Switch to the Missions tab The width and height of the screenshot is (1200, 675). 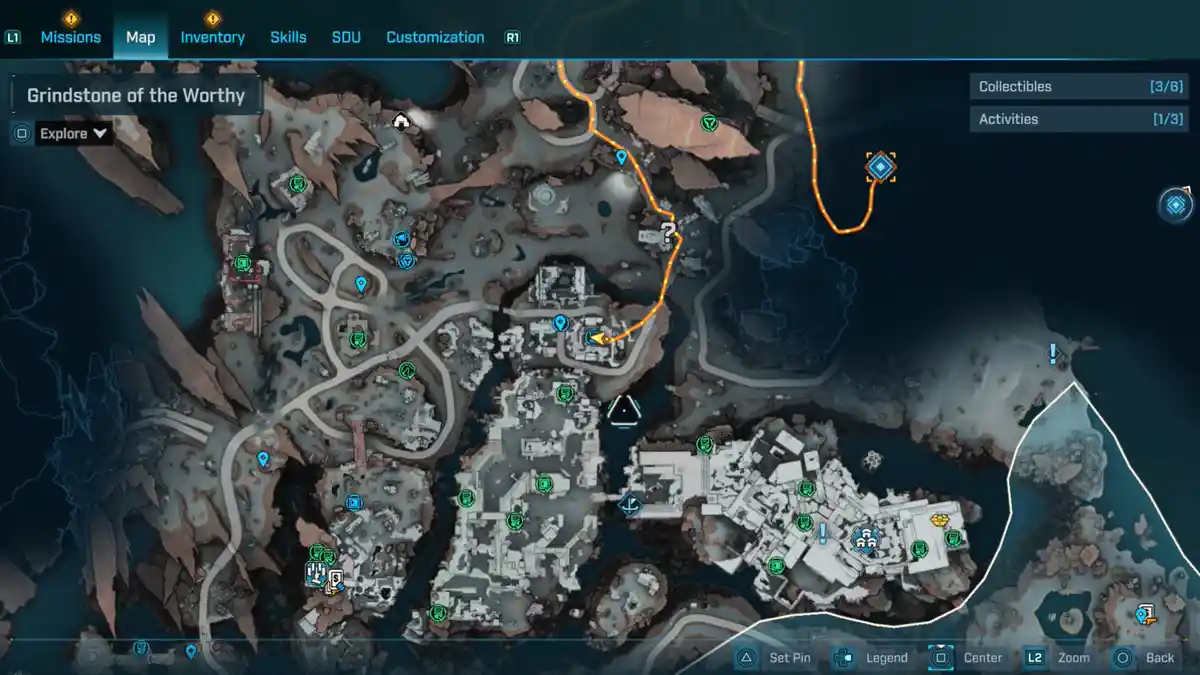(x=70, y=37)
